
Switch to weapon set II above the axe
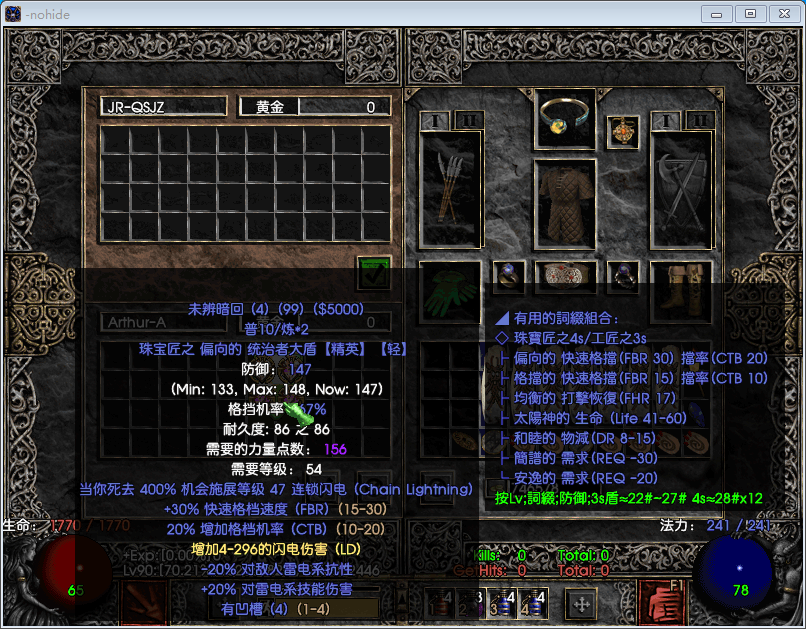click(x=698, y=121)
